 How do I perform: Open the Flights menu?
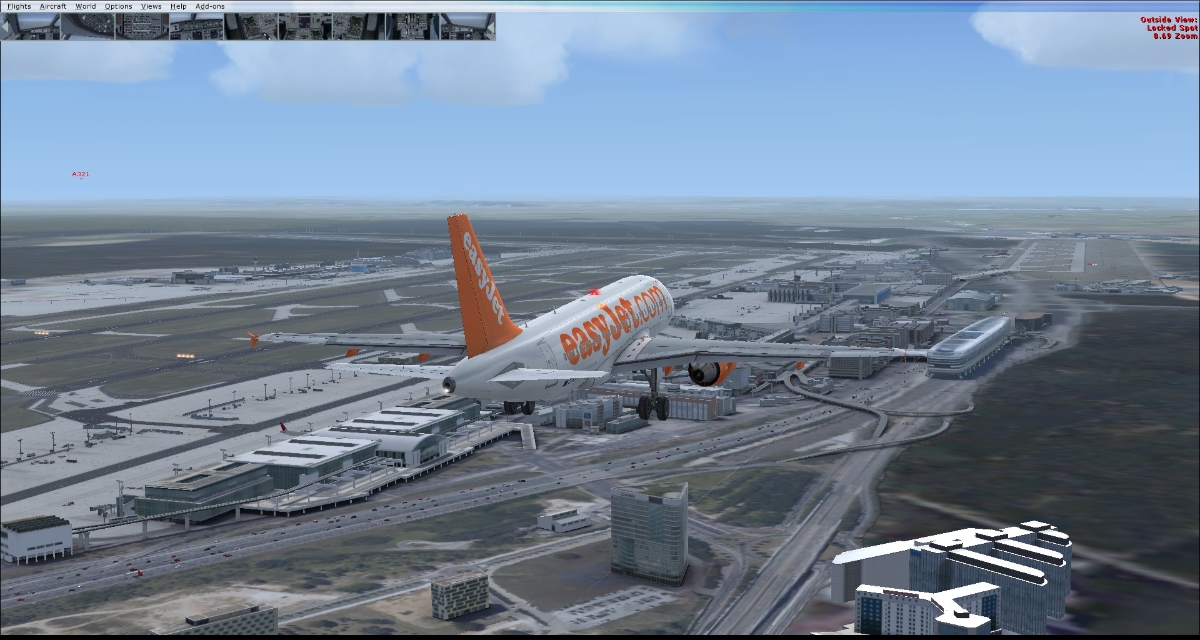click(19, 6)
